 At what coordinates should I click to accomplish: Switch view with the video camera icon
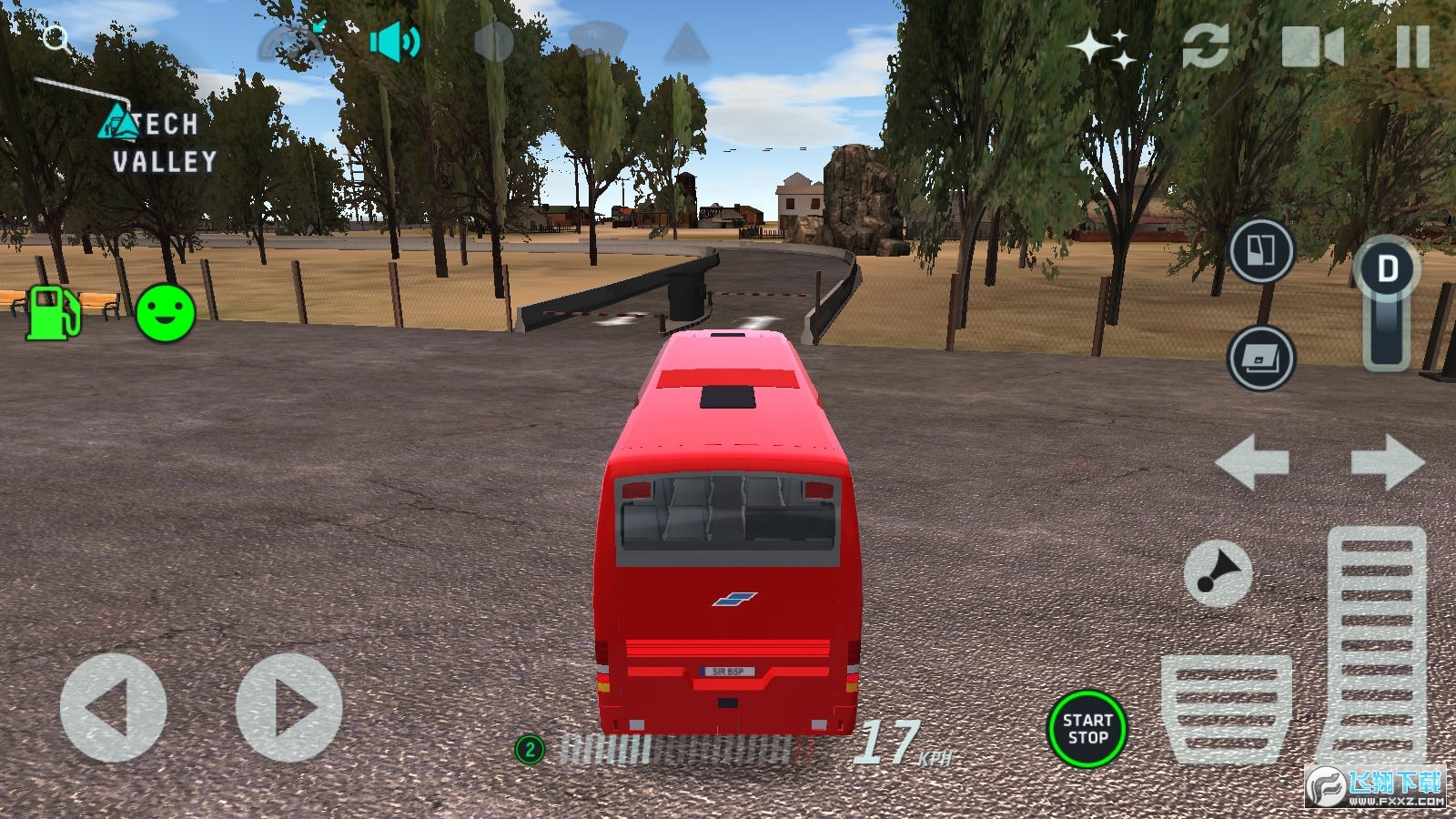coord(1311,46)
